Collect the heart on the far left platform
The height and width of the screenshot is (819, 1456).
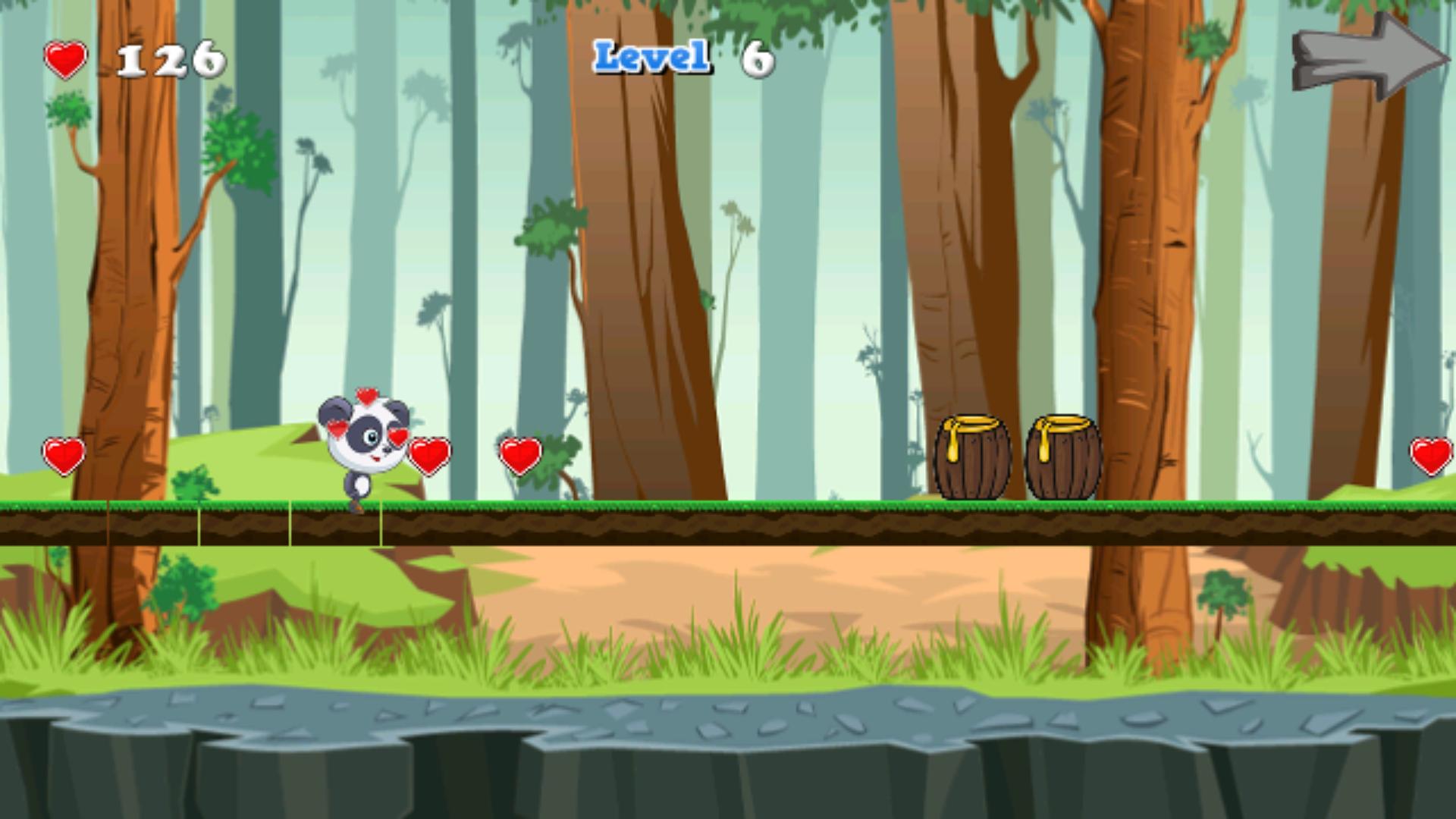62,455
